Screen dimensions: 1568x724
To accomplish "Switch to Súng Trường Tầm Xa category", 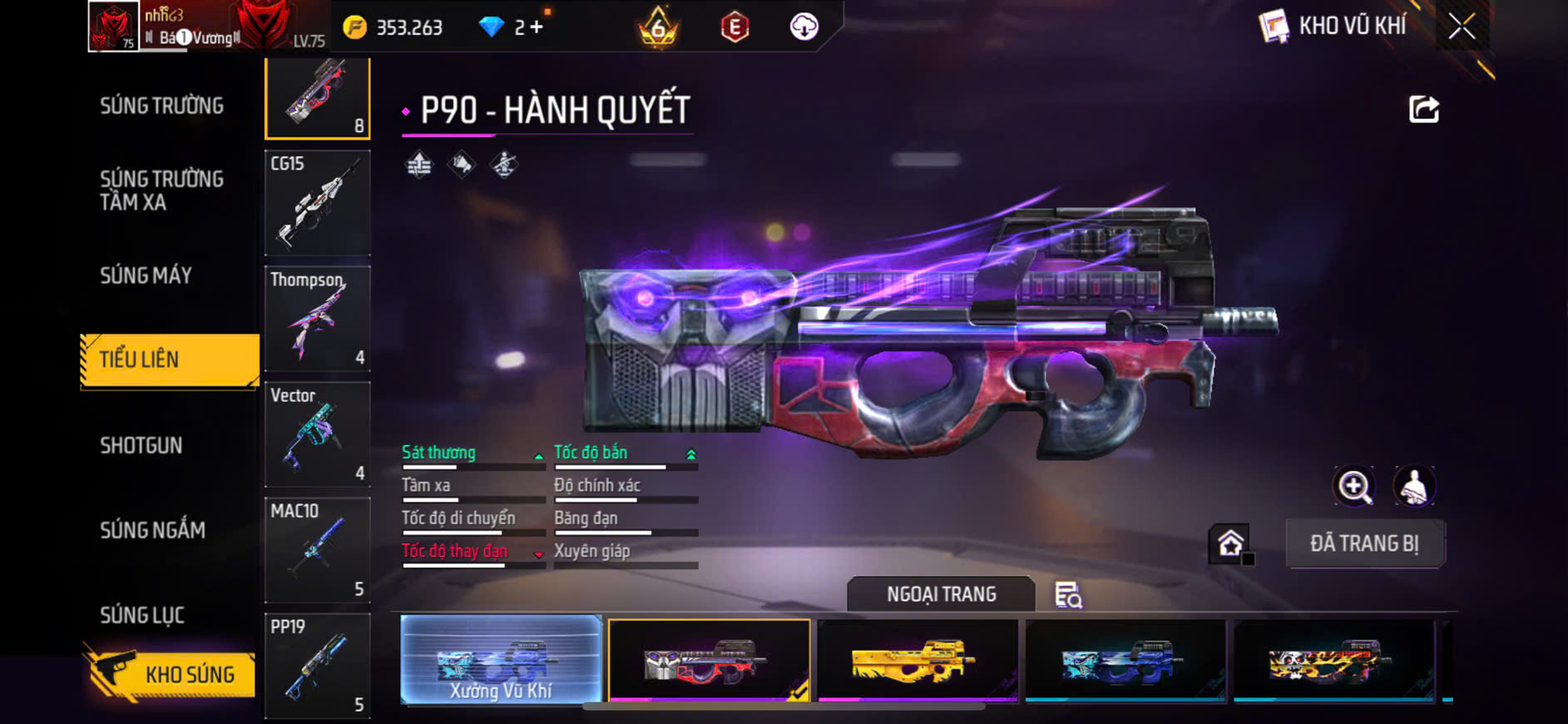I will point(162,191).
